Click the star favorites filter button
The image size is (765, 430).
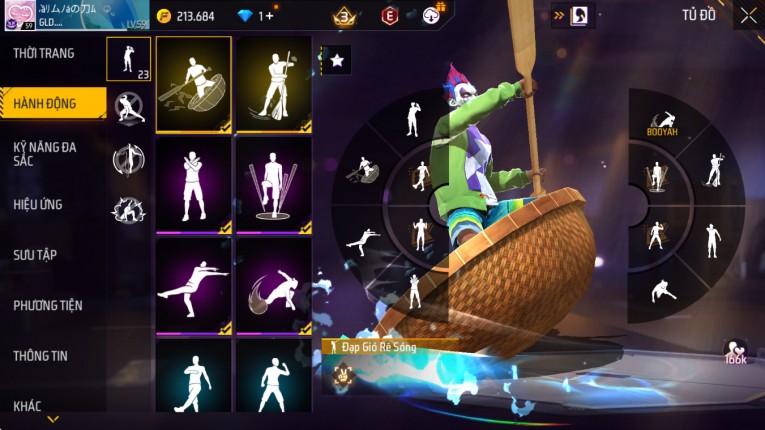tap(337, 60)
